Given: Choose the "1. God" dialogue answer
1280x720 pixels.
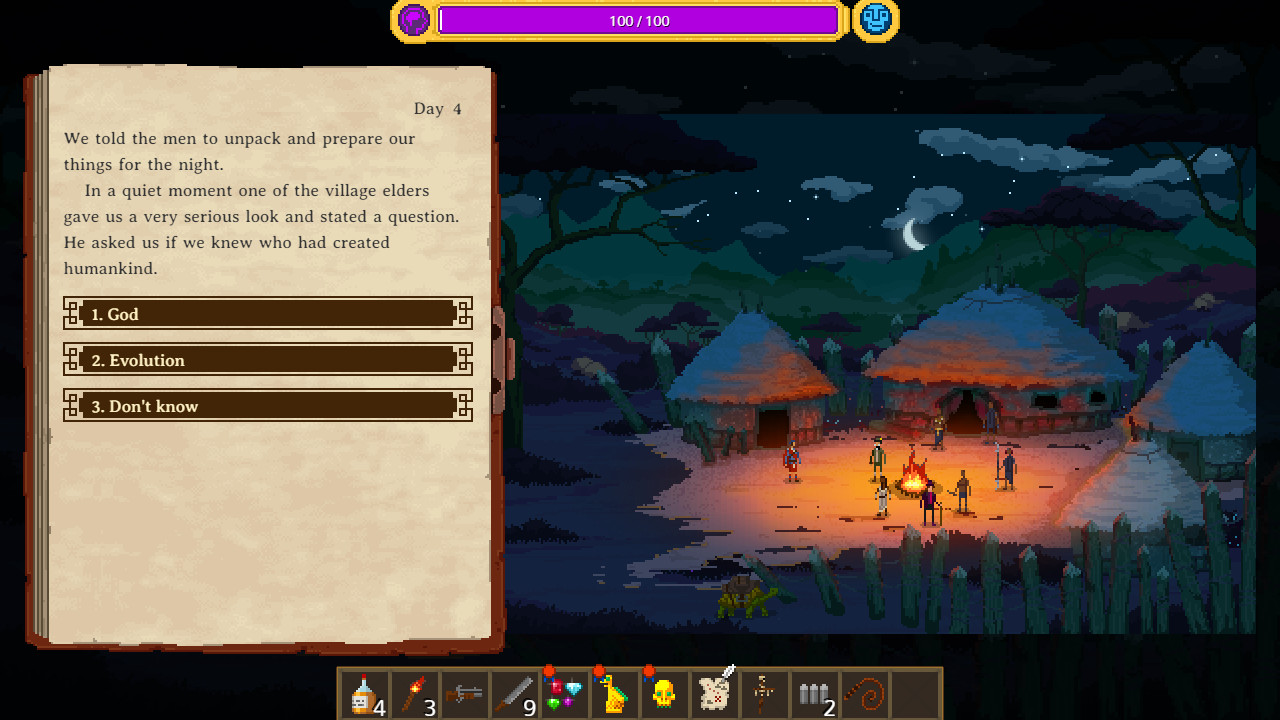Looking at the screenshot, I should point(267,313).
